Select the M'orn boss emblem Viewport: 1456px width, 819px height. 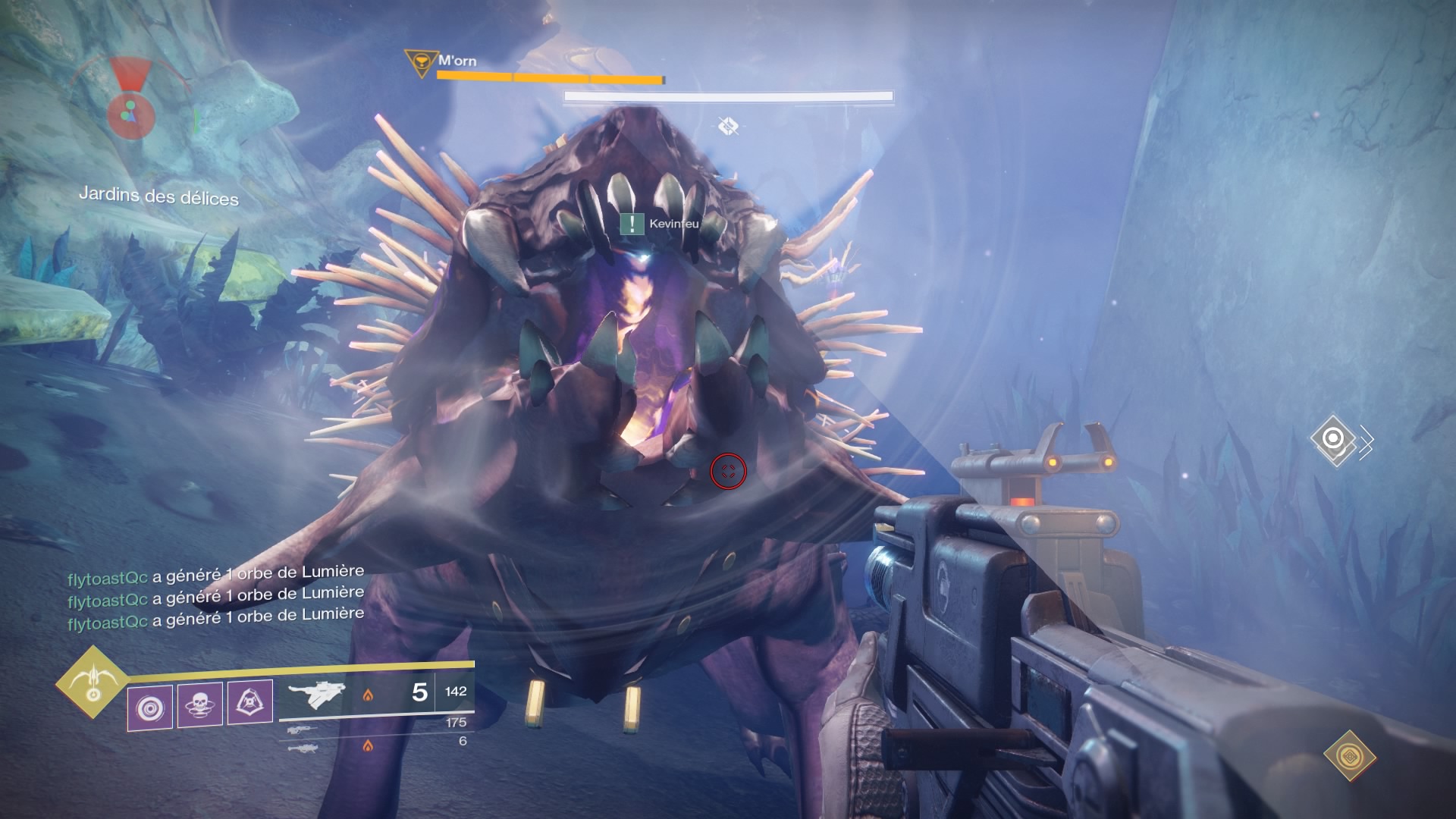click(417, 62)
